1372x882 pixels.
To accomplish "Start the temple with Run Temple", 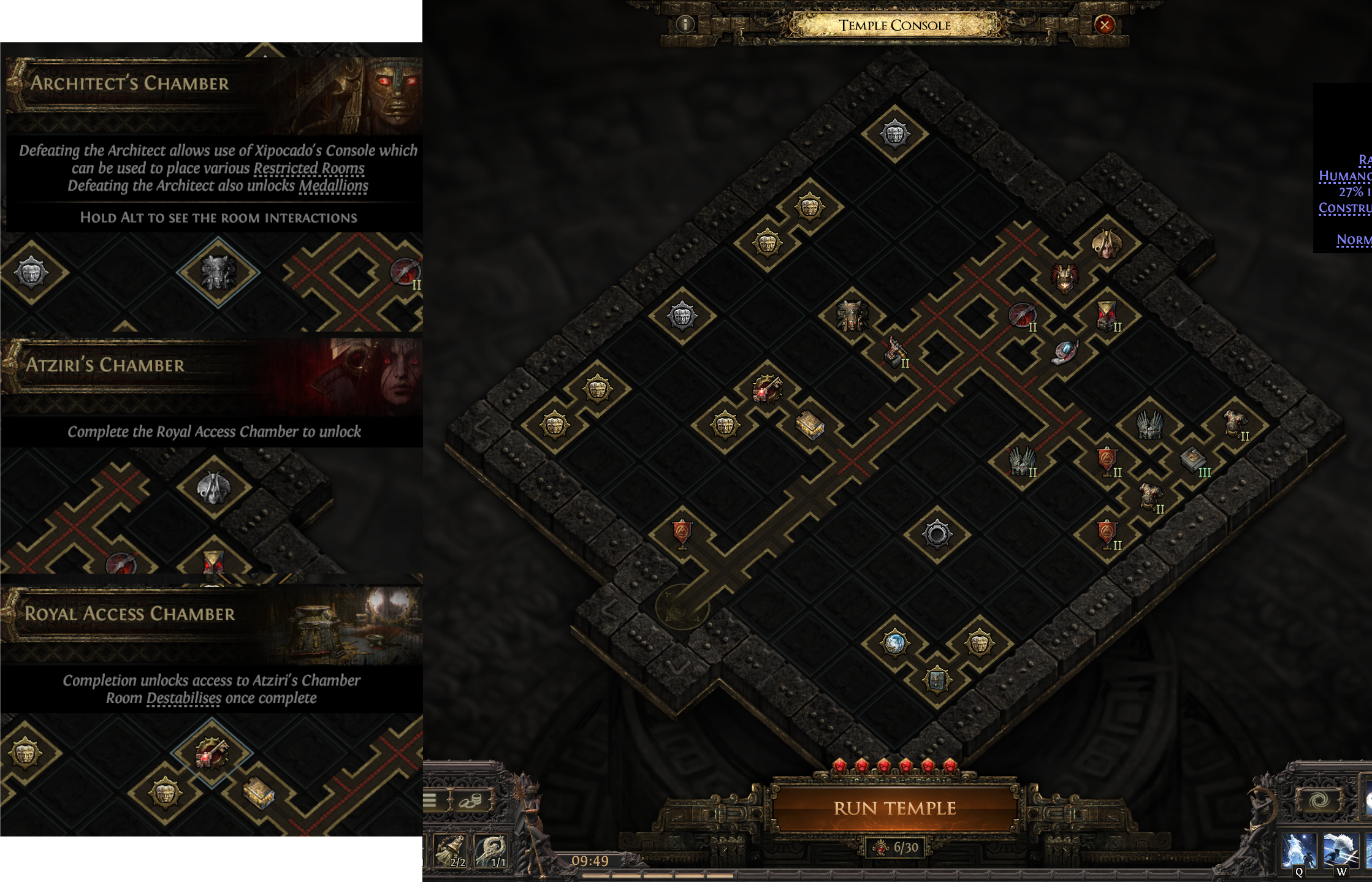I will [894, 808].
